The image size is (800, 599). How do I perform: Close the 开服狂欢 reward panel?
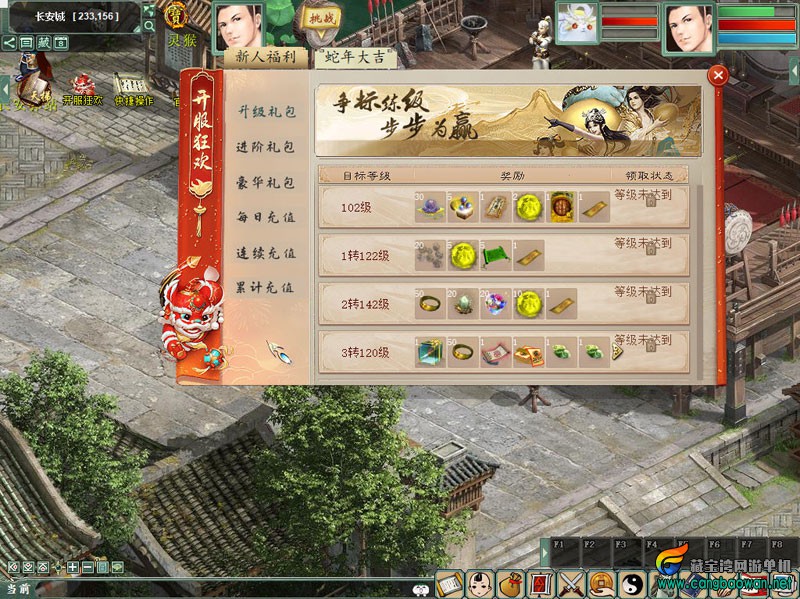tap(716, 76)
